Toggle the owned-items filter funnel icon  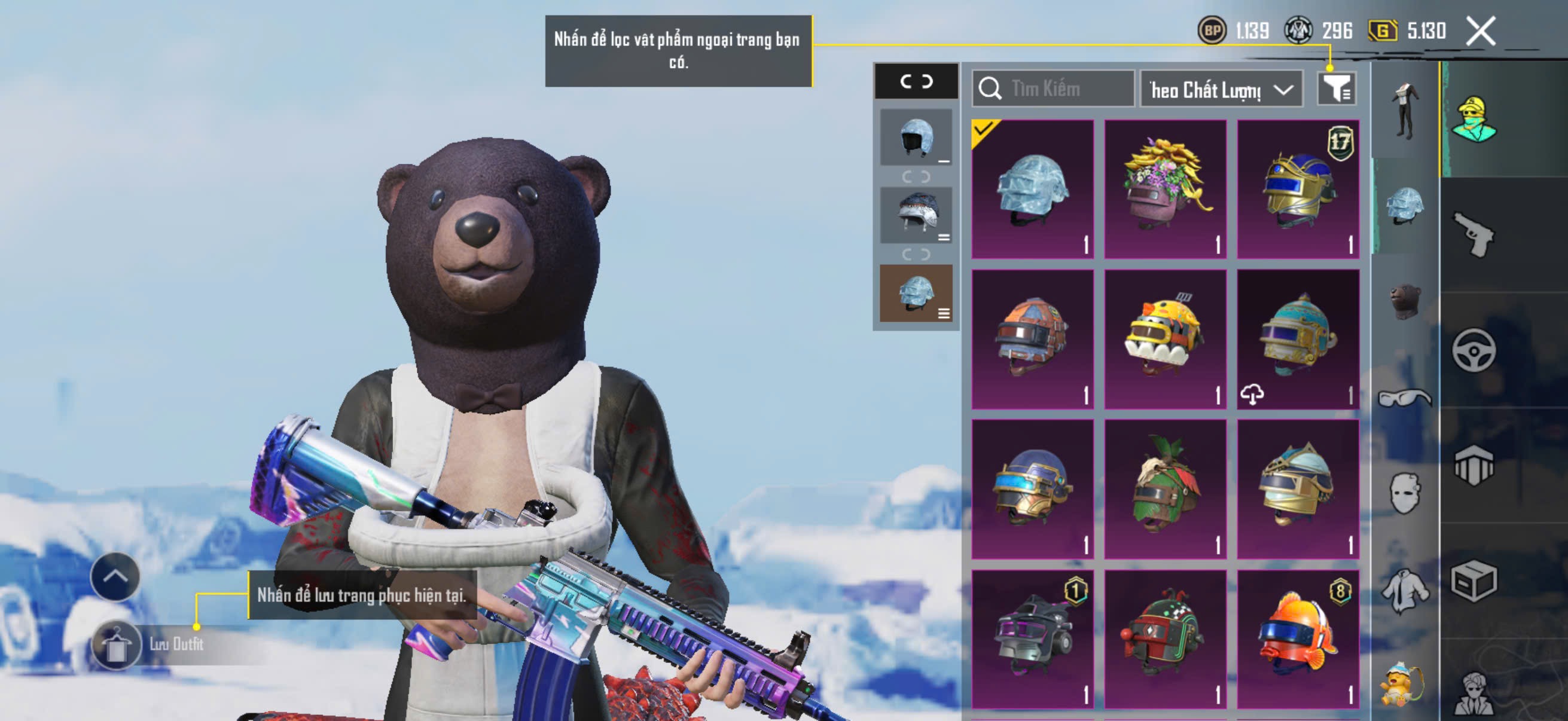[x=1335, y=90]
